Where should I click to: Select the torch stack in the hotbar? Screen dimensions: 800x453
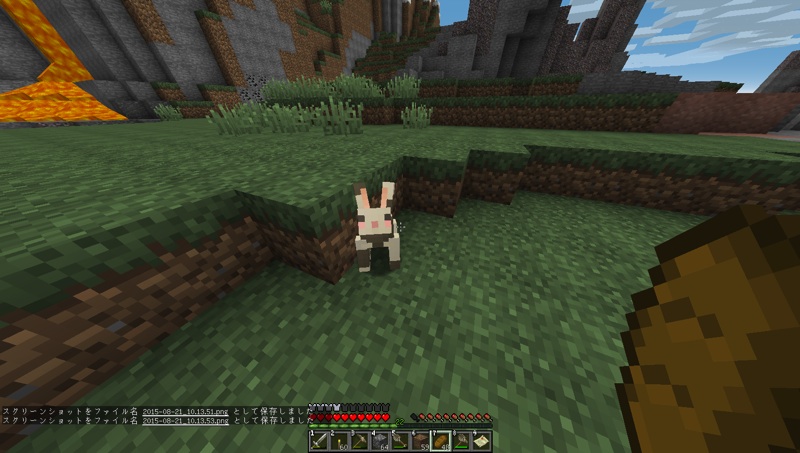tap(340, 440)
